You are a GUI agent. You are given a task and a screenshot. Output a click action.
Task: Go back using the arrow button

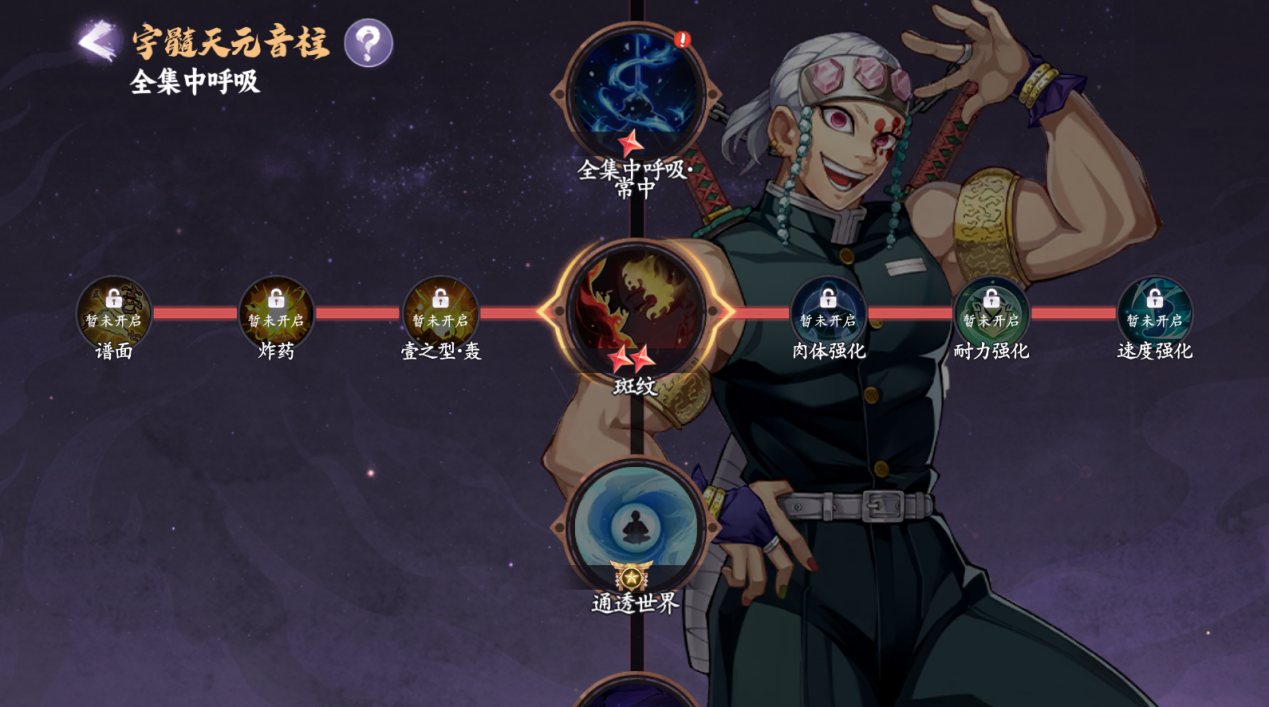pyautogui.click(x=97, y=42)
